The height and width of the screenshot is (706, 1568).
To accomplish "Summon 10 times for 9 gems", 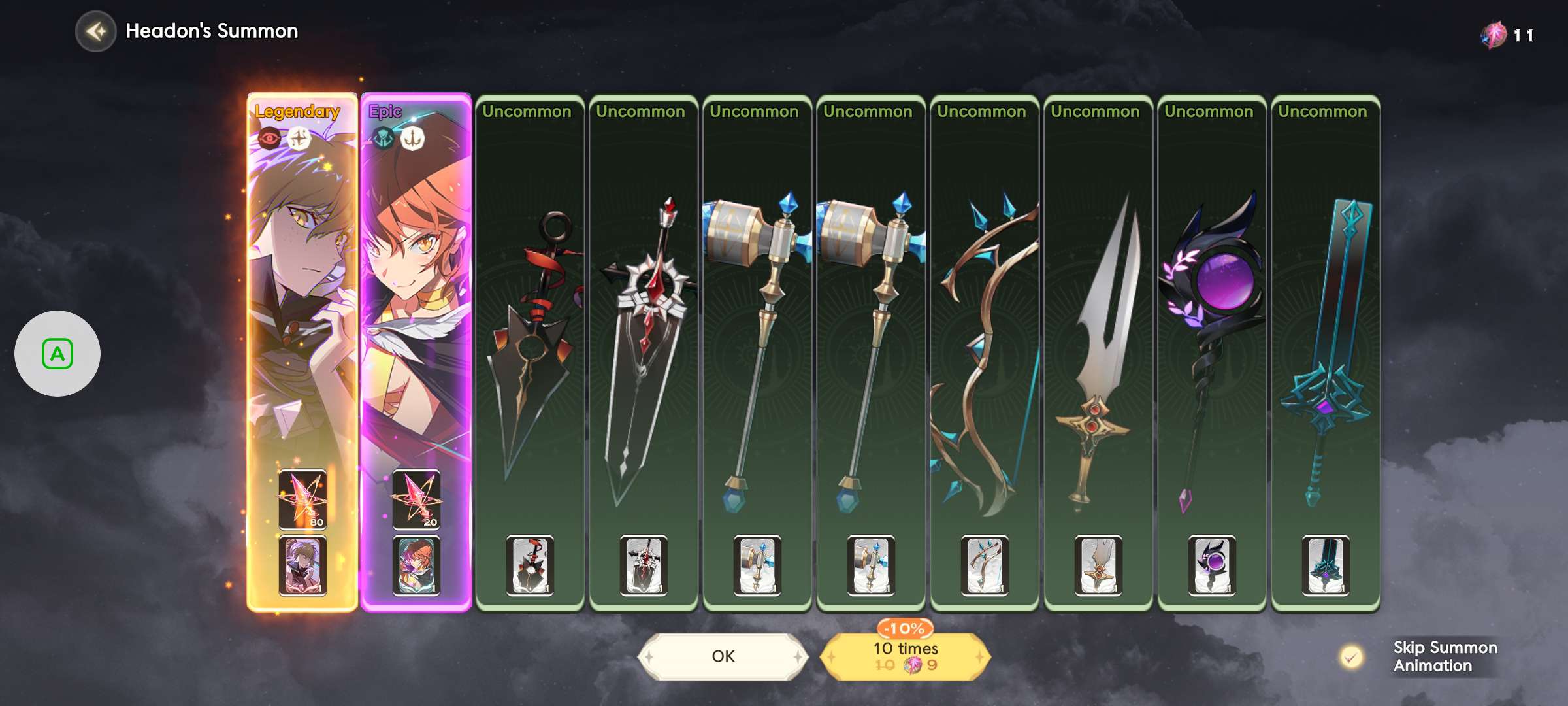I will tap(906, 656).
